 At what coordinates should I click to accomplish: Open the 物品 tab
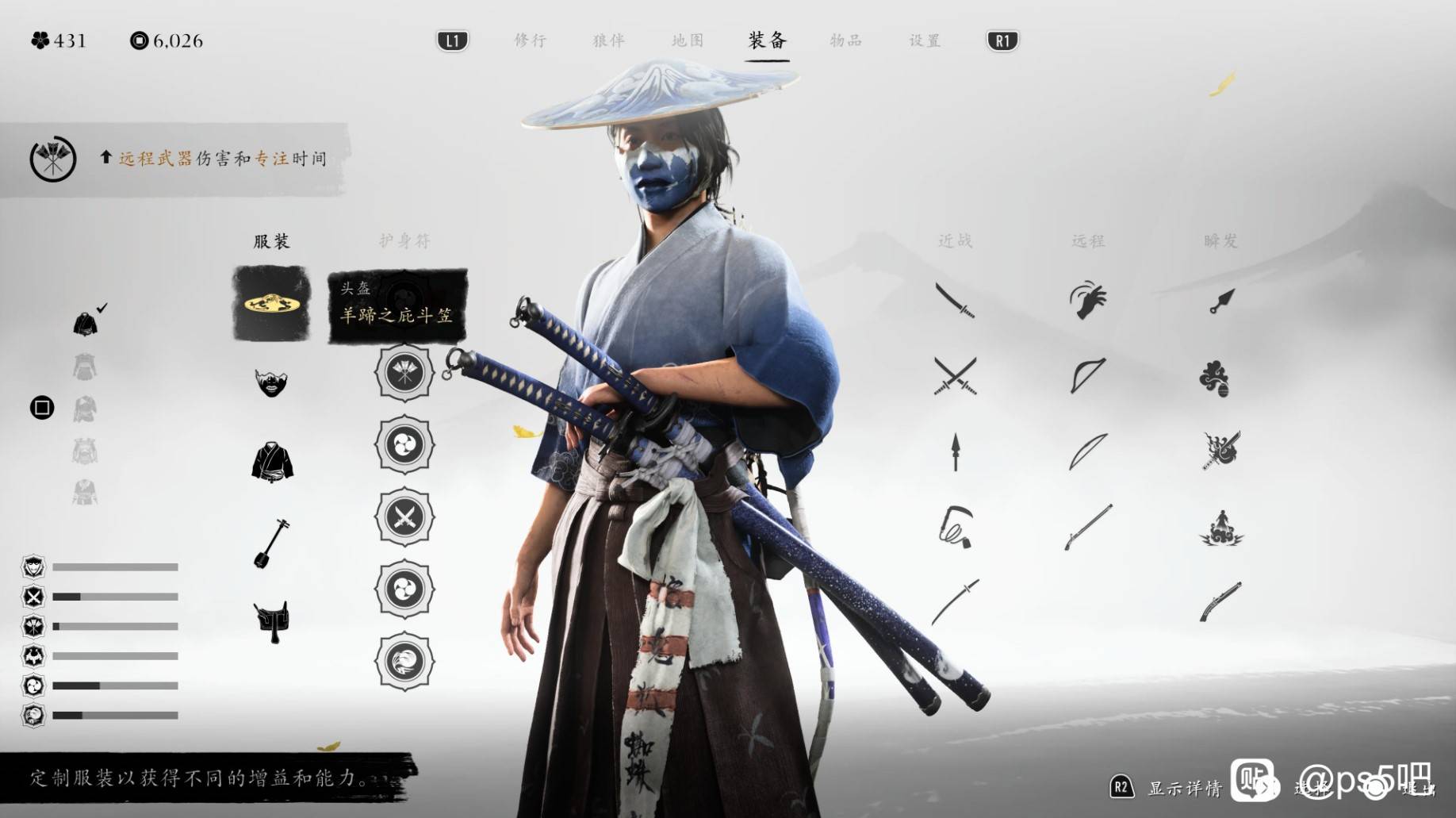coord(845,40)
